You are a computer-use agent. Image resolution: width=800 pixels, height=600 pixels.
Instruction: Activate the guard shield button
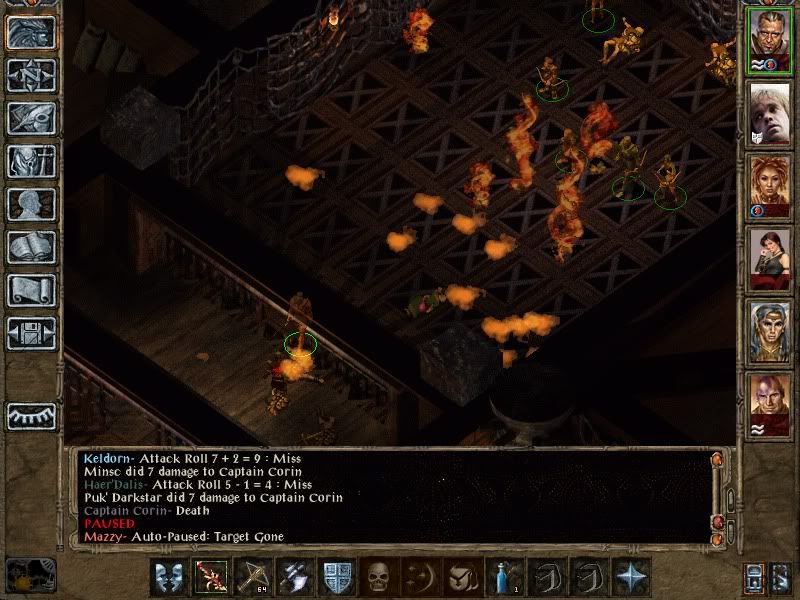tap(338, 578)
